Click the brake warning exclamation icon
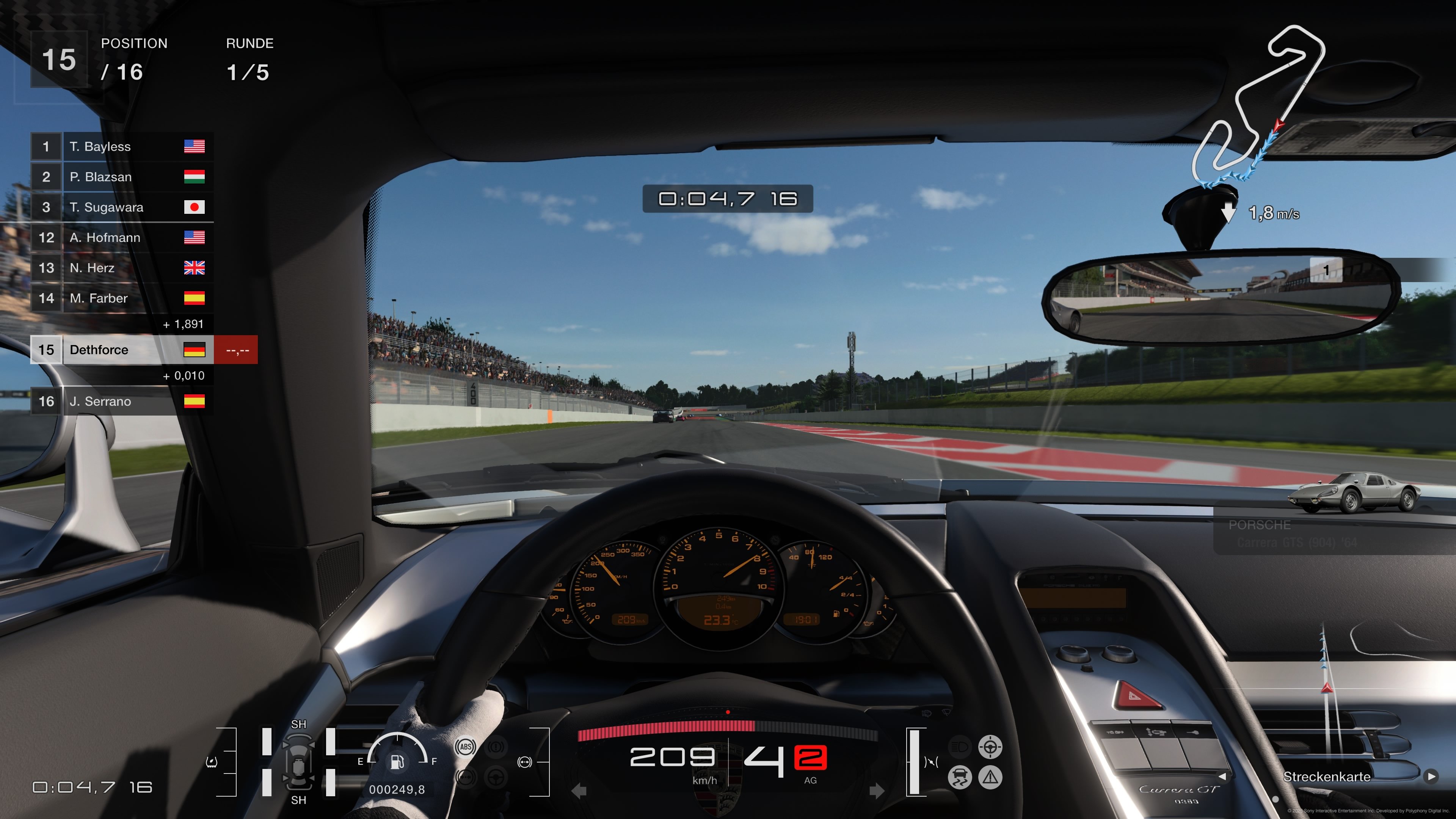 pyautogui.click(x=496, y=747)
